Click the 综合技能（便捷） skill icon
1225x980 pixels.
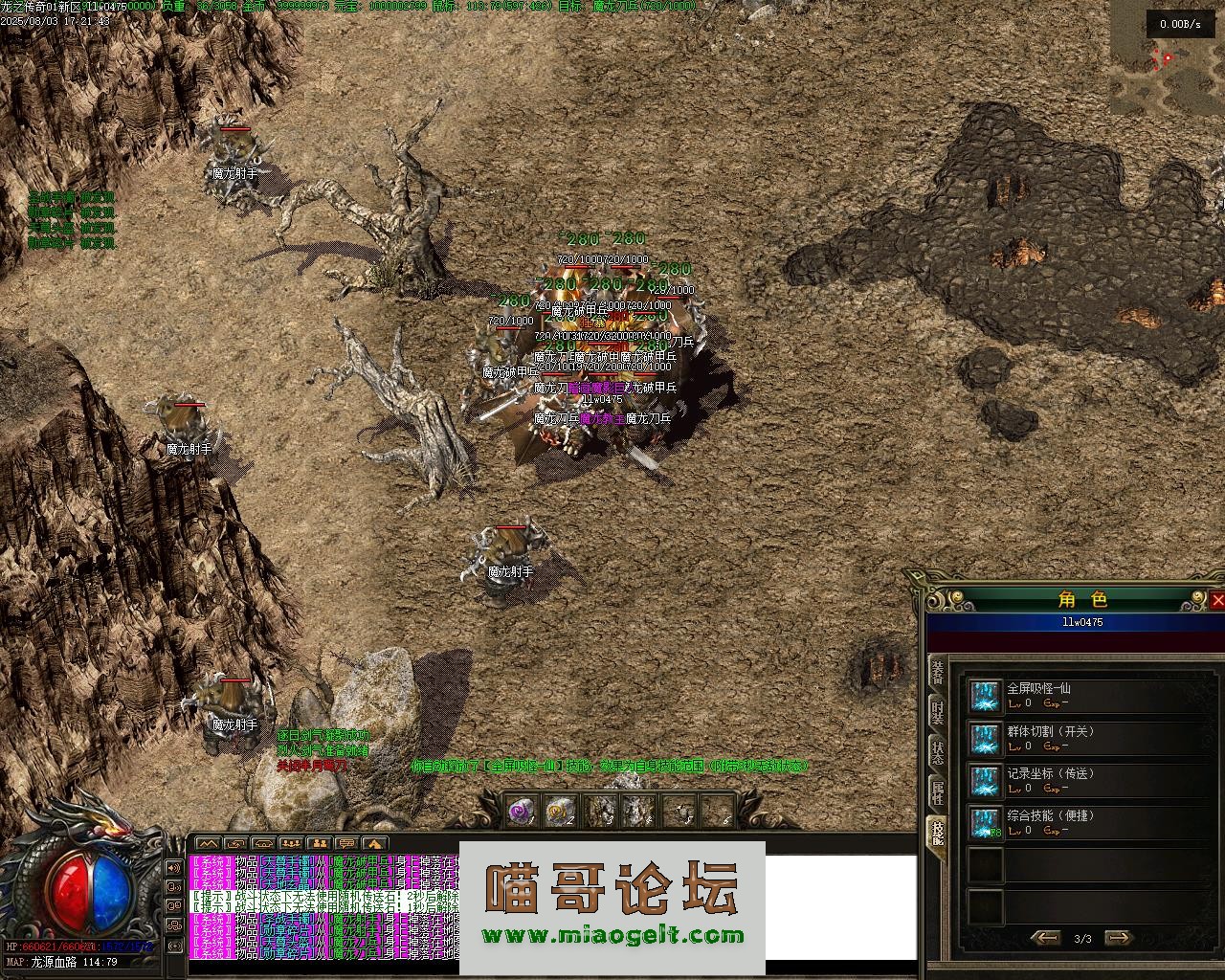click(x=985, y=823)
